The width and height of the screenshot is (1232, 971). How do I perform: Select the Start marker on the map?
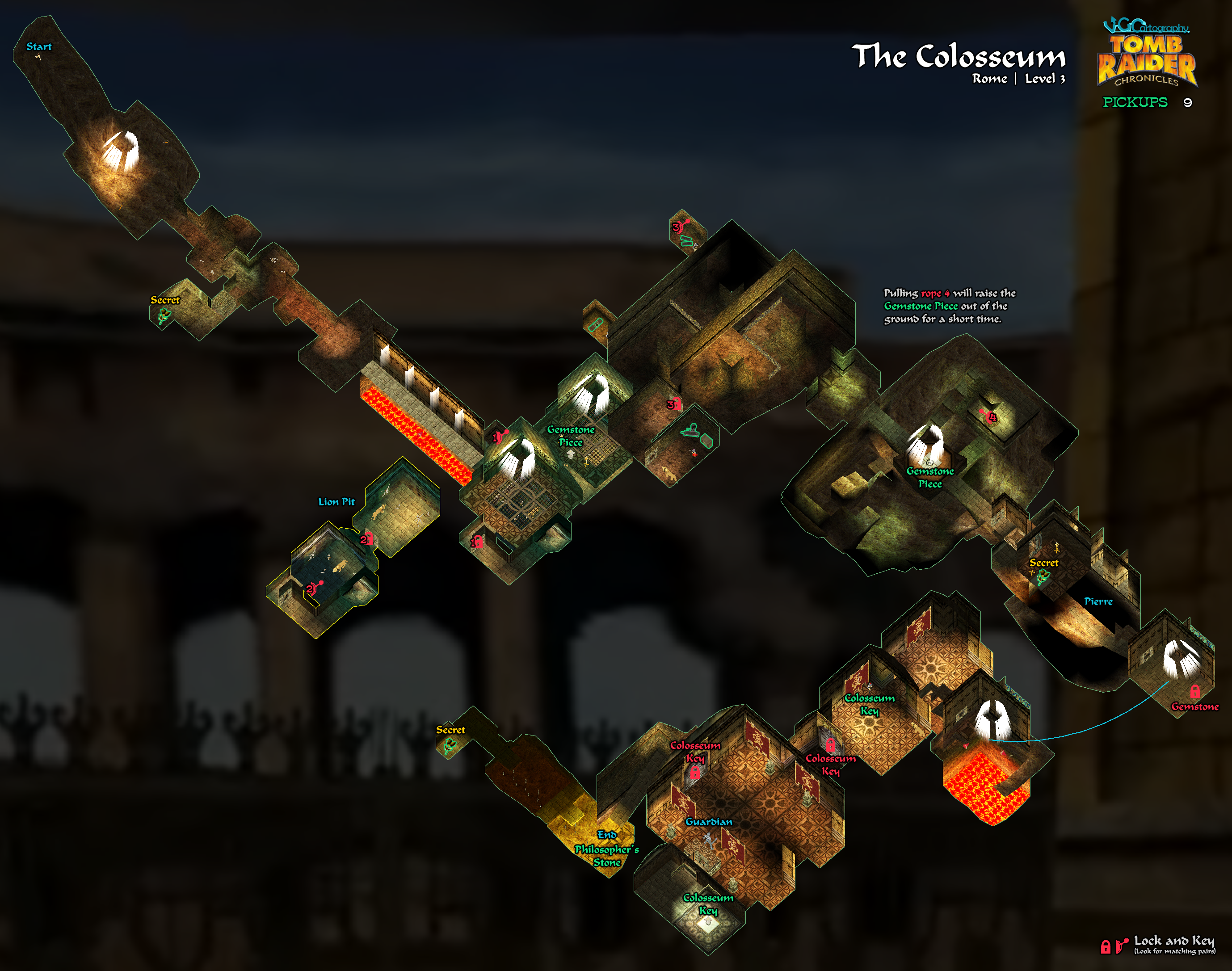click(x=39, y=47)
